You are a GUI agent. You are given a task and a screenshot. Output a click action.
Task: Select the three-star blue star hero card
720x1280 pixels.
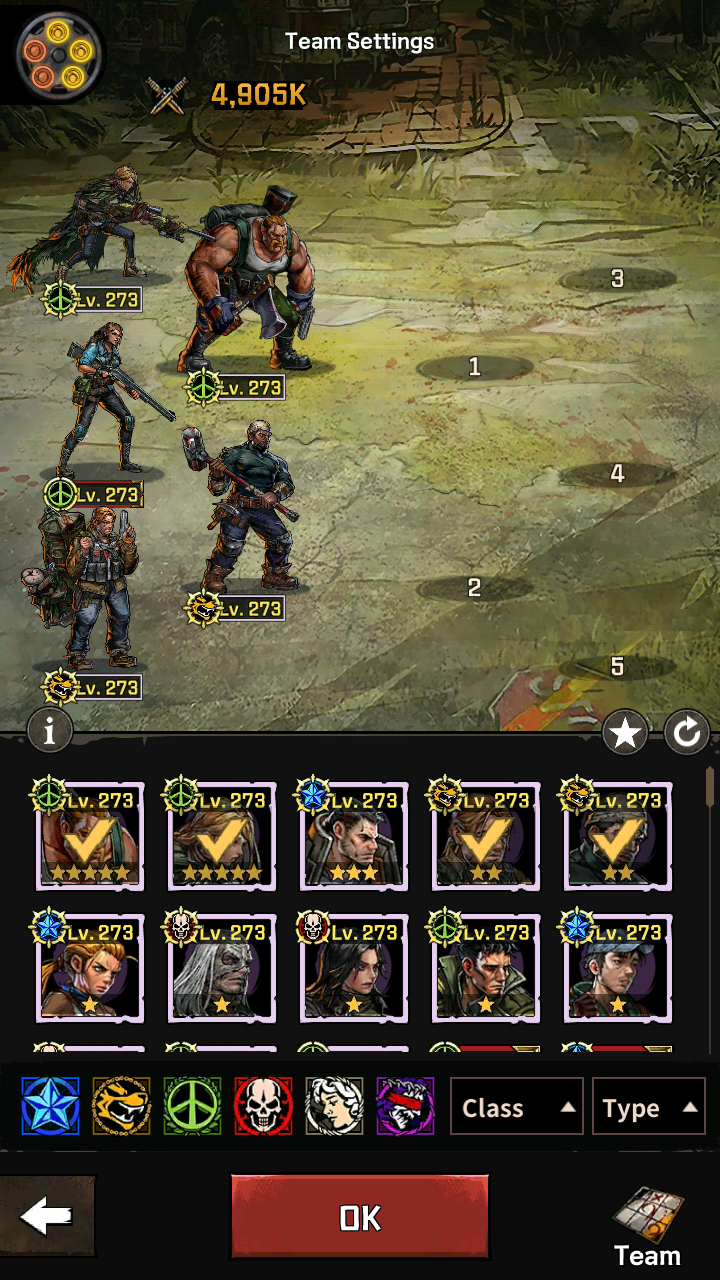pyautogui.click(x=354, y=838)
